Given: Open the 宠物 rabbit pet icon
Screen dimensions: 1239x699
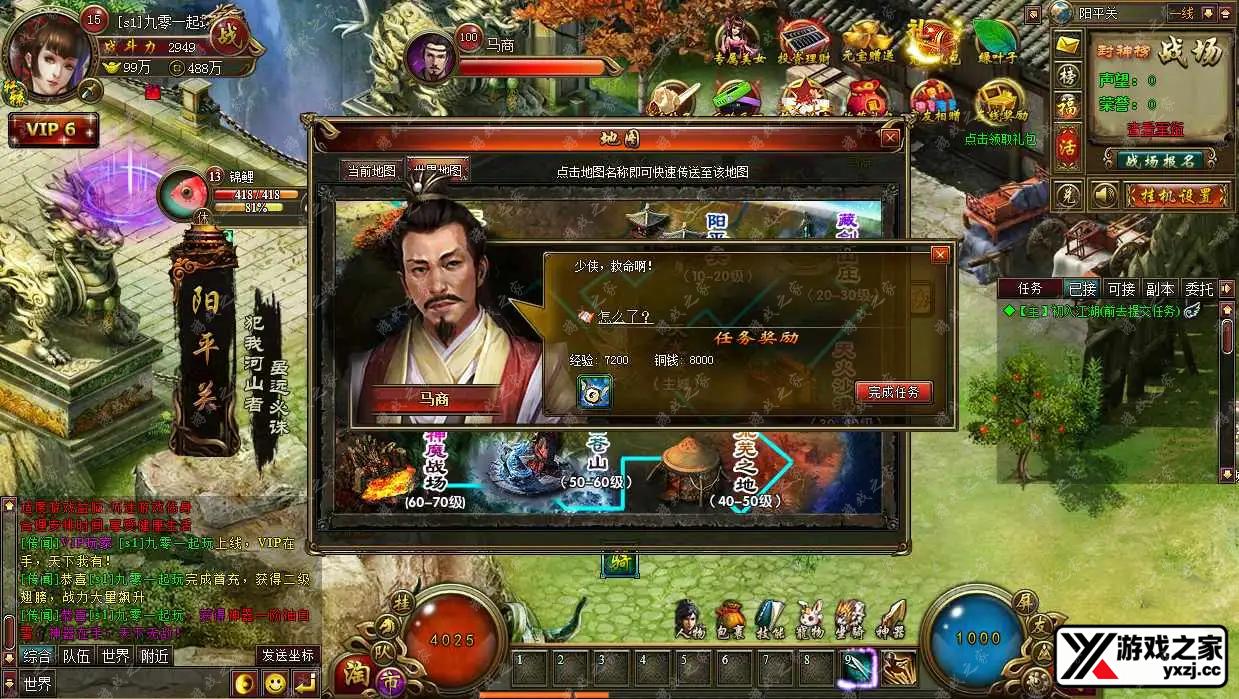Looking at the screenshot, I should pos(809,620).
